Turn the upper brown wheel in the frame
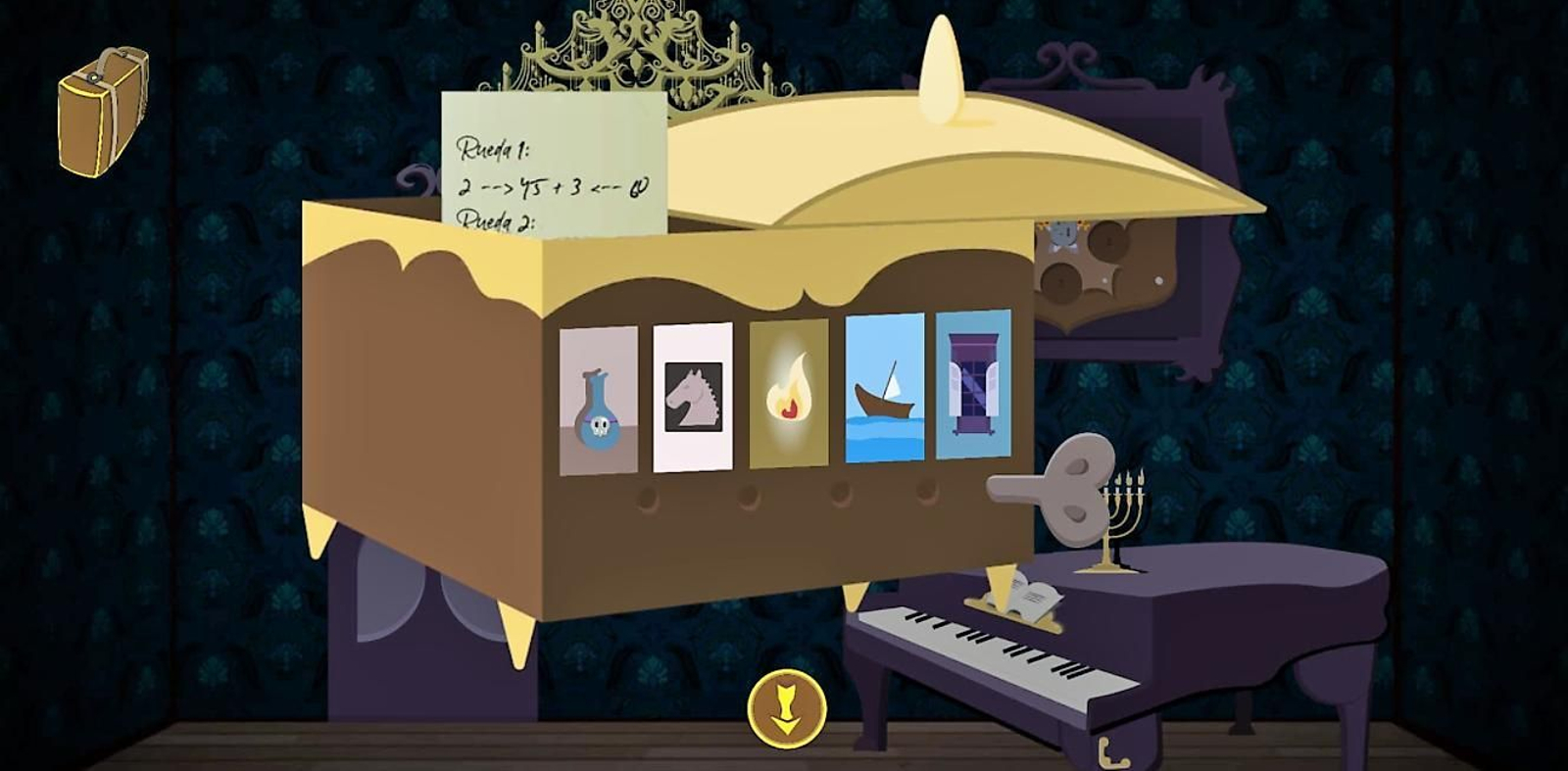The width and height of the screenshot is (1568, 771). coord(1107,242)
